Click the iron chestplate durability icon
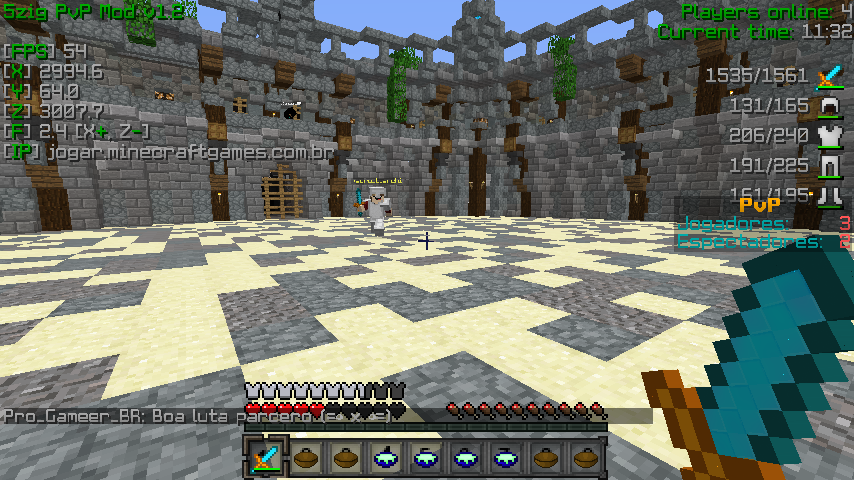 (829, 135)
